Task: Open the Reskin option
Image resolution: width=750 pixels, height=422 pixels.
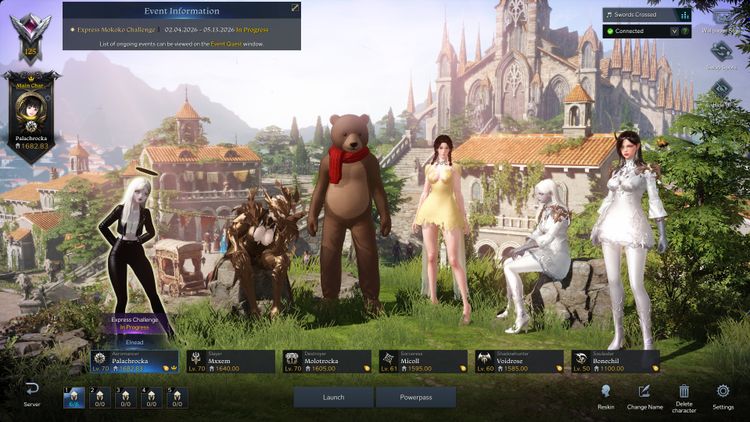Action: [x=605, y=395]
